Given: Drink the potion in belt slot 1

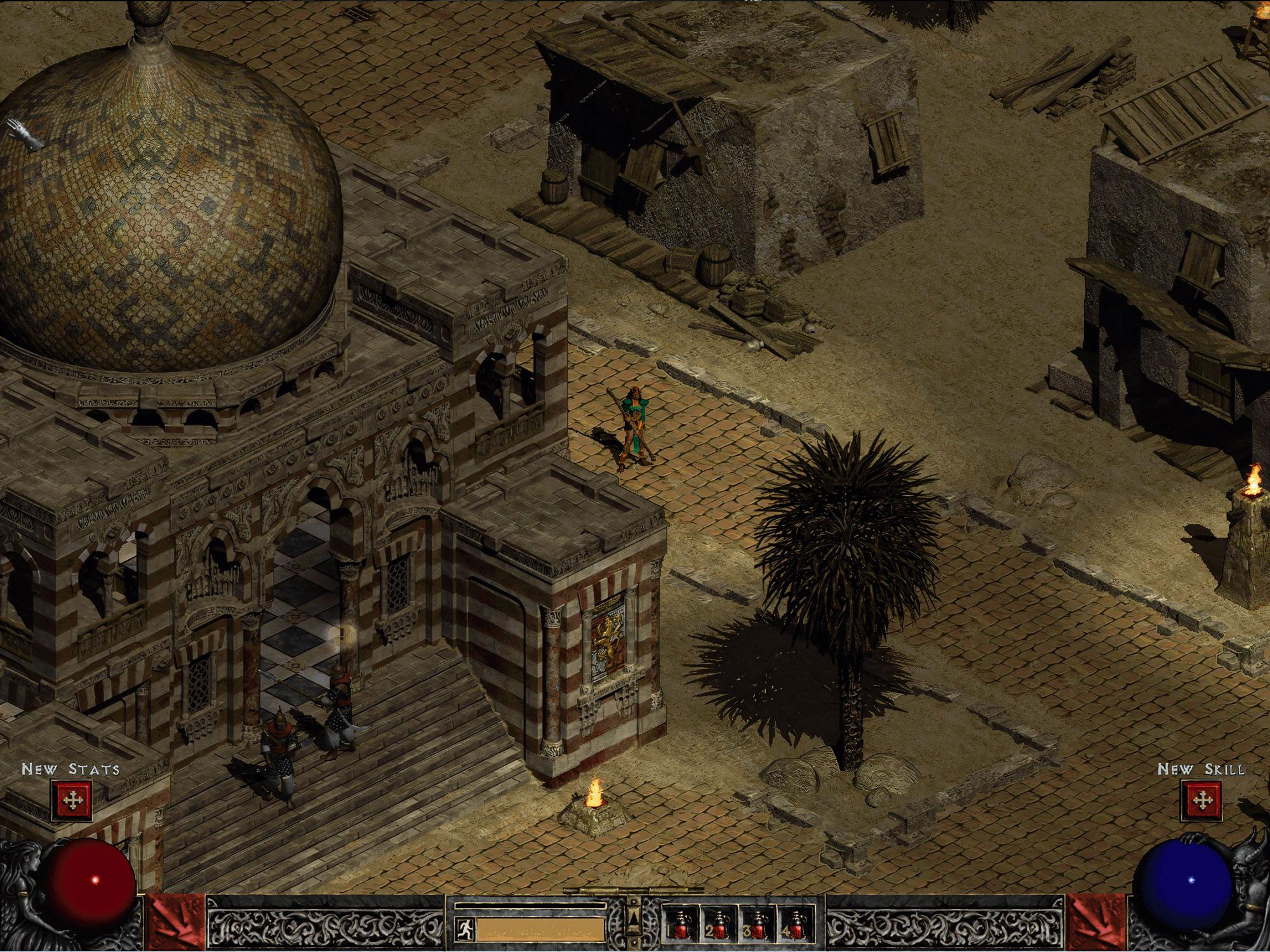Looking at the screenshot, I should [x=681, y=923].
